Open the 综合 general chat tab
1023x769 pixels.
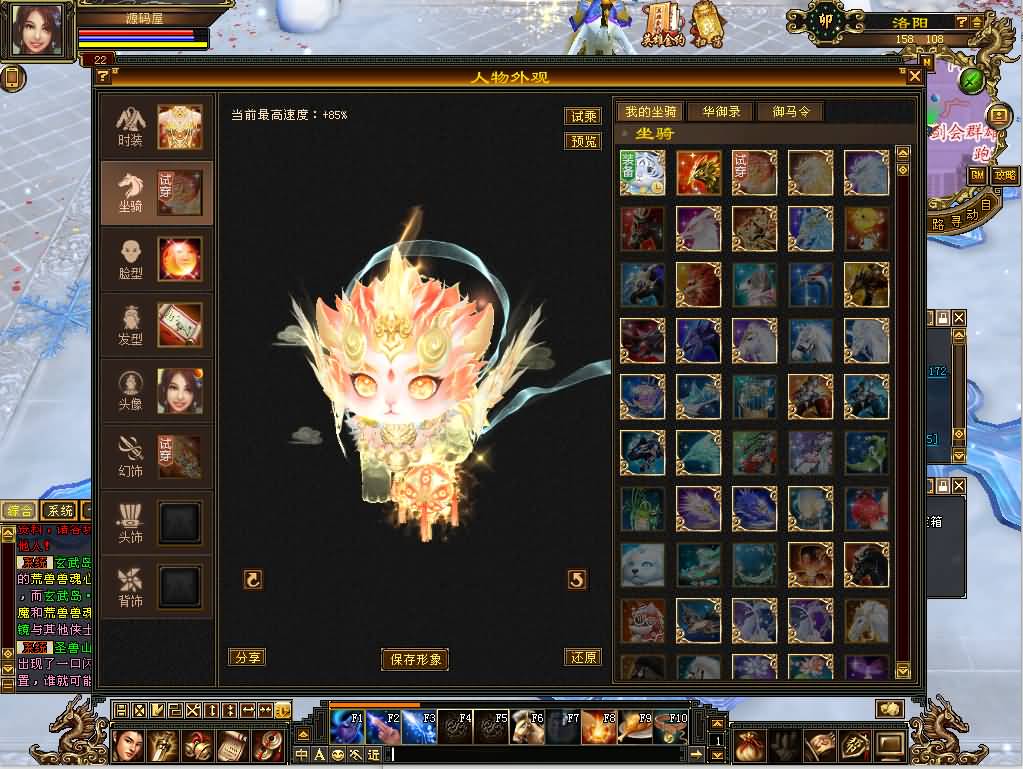(x=19, y=511)
